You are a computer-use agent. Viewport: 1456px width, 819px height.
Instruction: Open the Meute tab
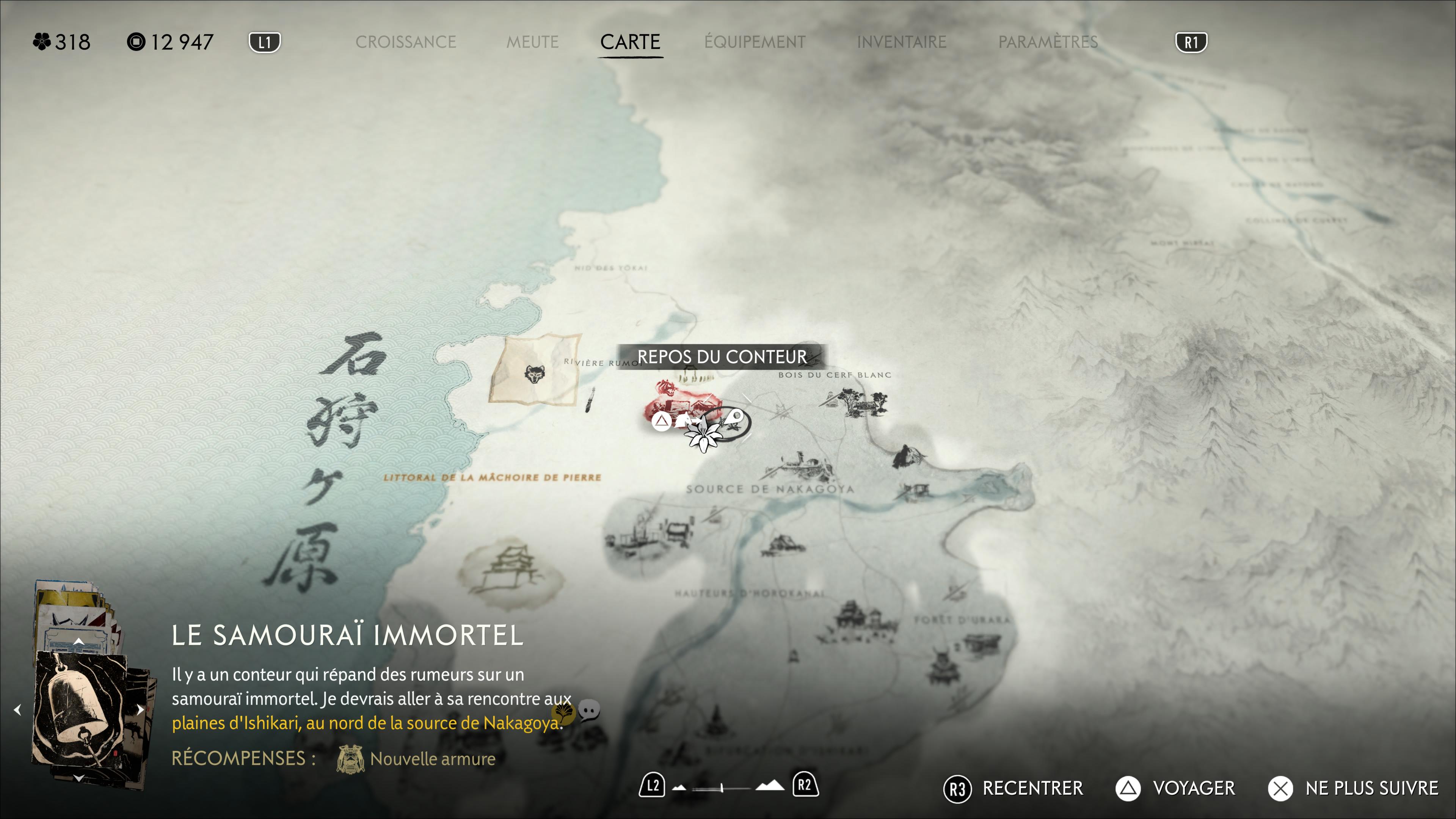coord(532,42)
